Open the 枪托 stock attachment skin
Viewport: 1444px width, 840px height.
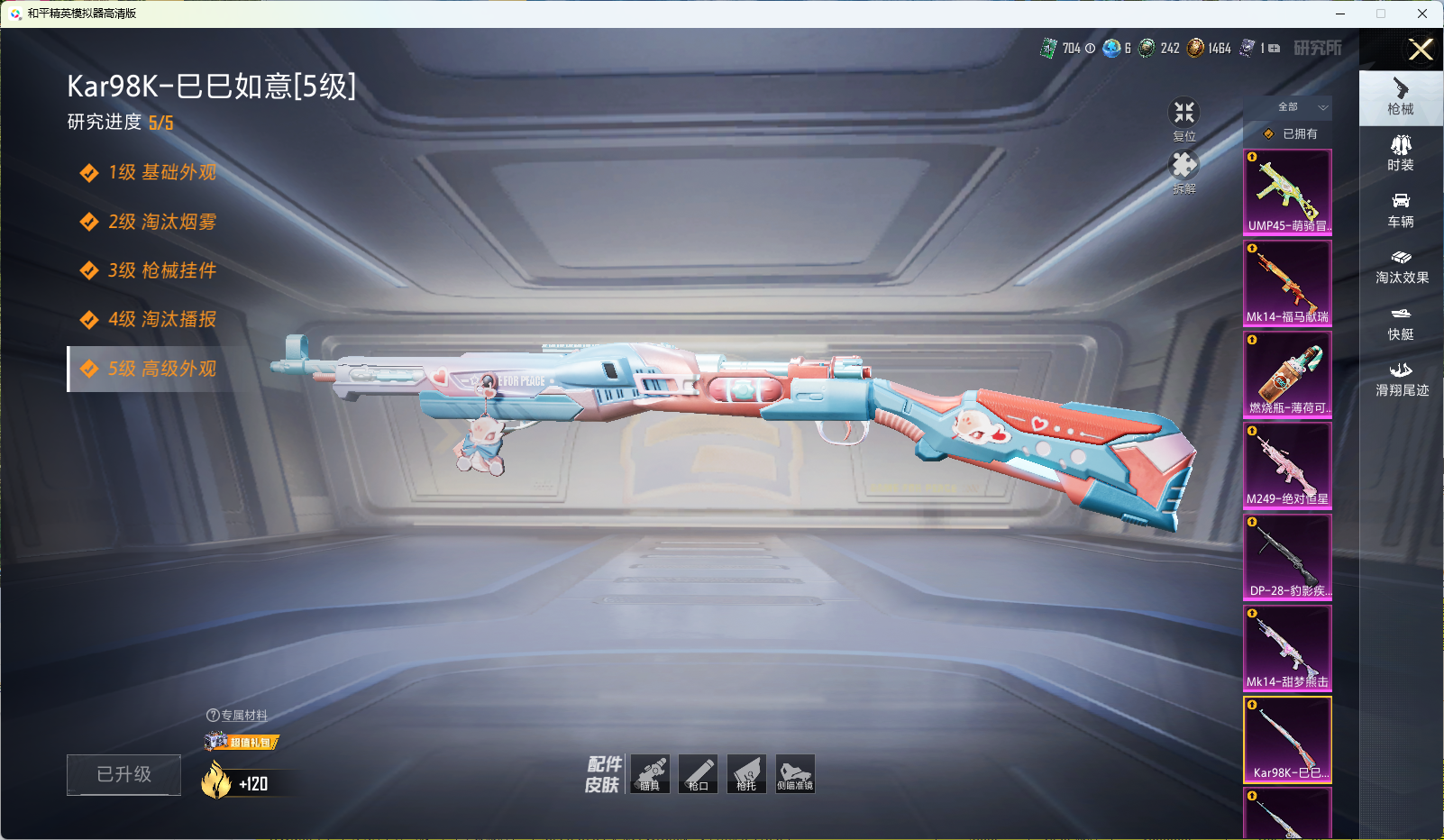[x=746, y=773]
